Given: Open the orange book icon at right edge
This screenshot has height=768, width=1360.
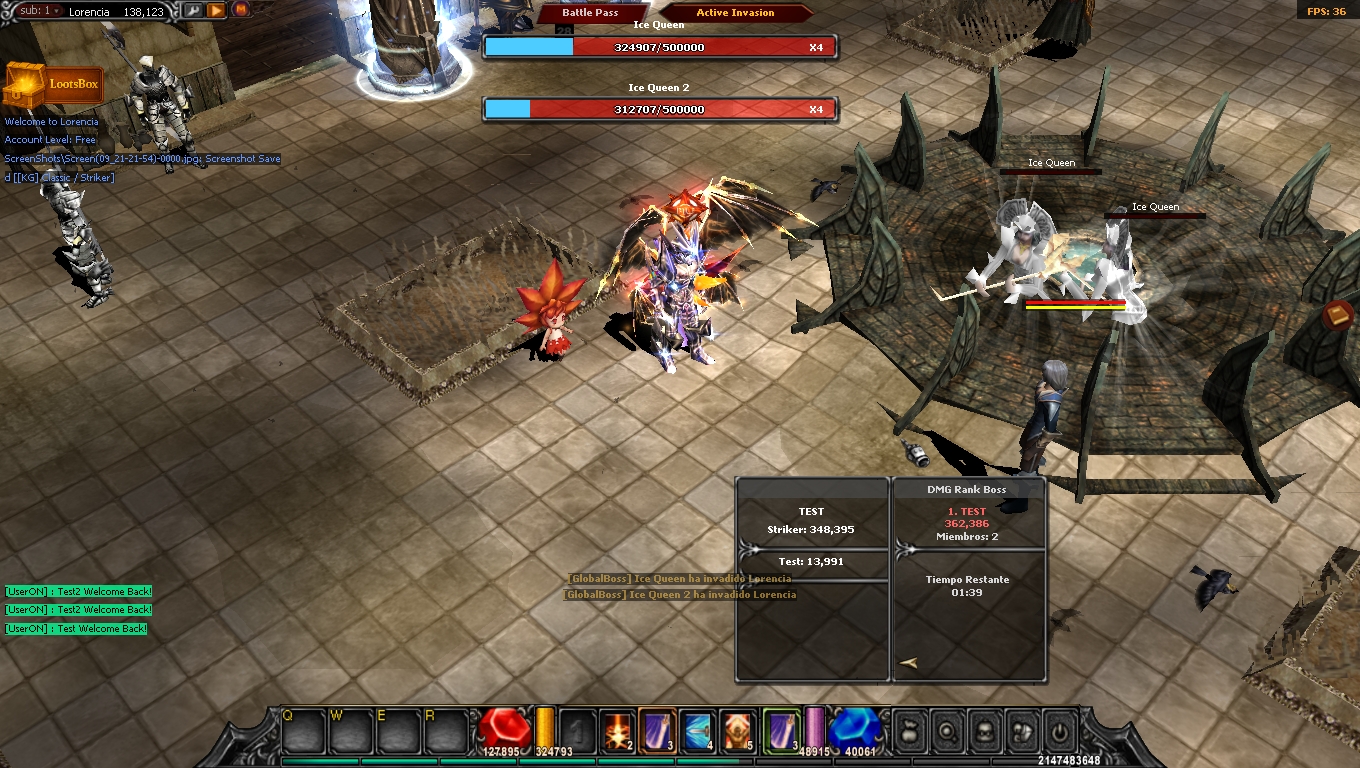Looking at the screenshot, I should point(1338,316).
